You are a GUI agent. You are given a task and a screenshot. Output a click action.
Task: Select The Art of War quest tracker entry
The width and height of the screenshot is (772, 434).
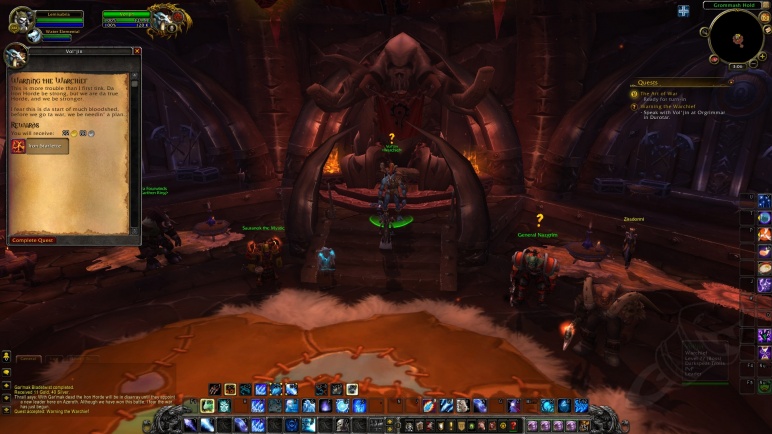[661, 93]
